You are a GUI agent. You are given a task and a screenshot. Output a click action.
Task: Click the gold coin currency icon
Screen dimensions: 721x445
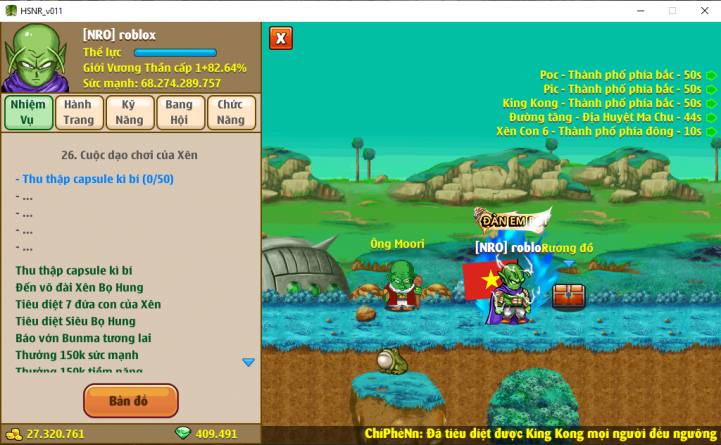click(x=12, y=434)
